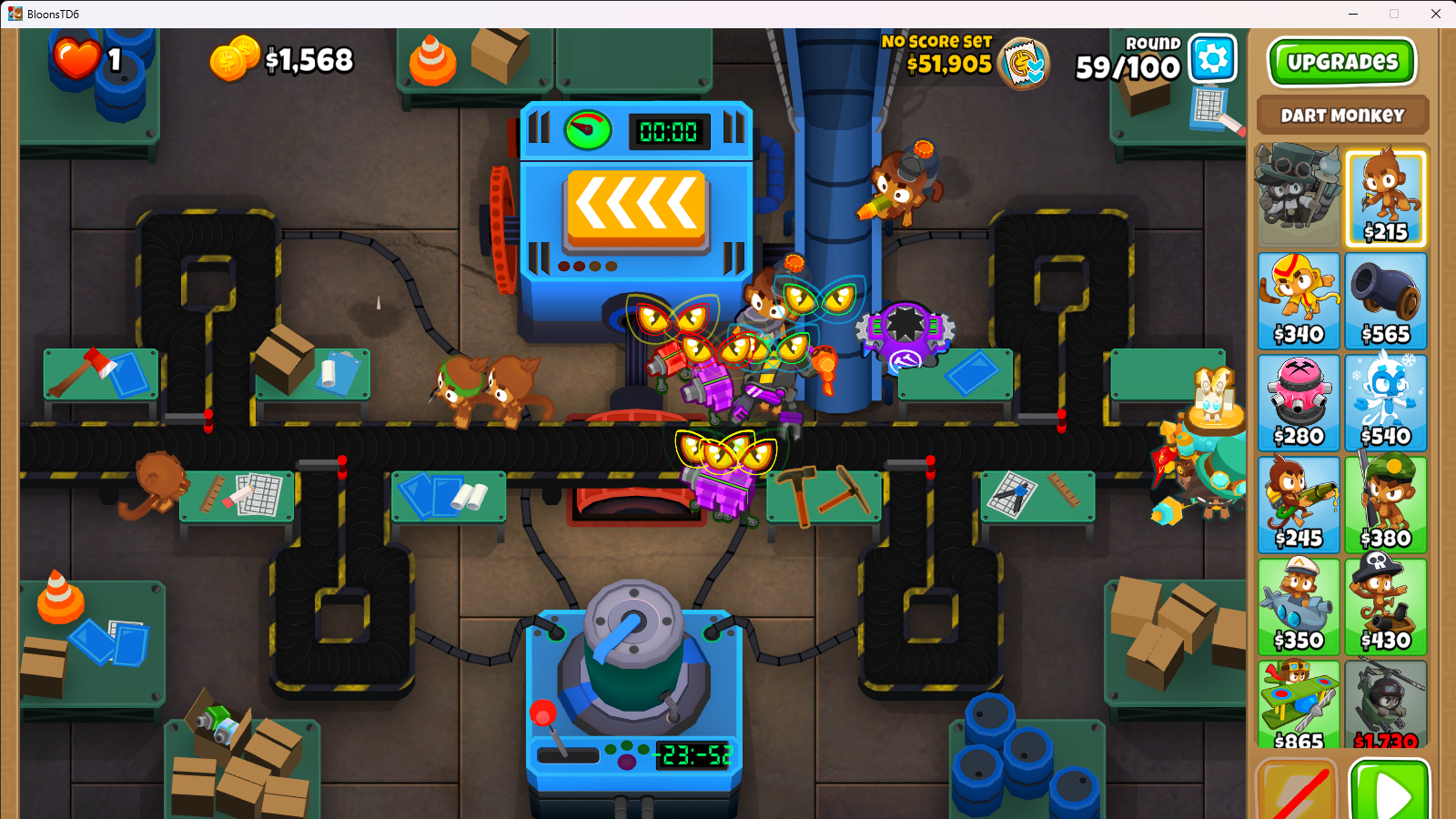The height and width of the screenshot is (819, 1456).
Task: Click the red-slashed button beside play
Action: point(1297,792)
